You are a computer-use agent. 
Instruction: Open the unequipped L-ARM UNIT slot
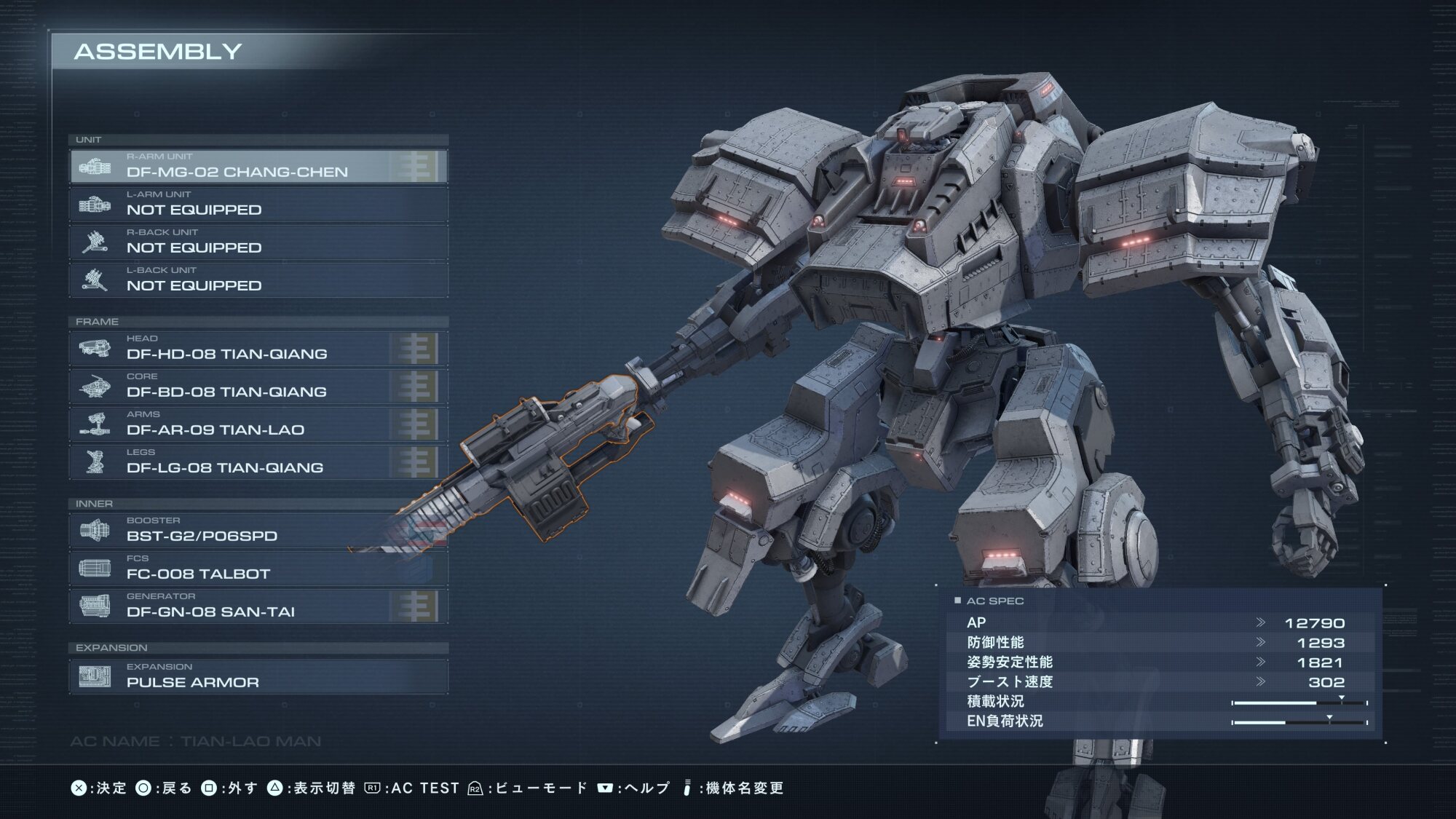tap(258, 205)
